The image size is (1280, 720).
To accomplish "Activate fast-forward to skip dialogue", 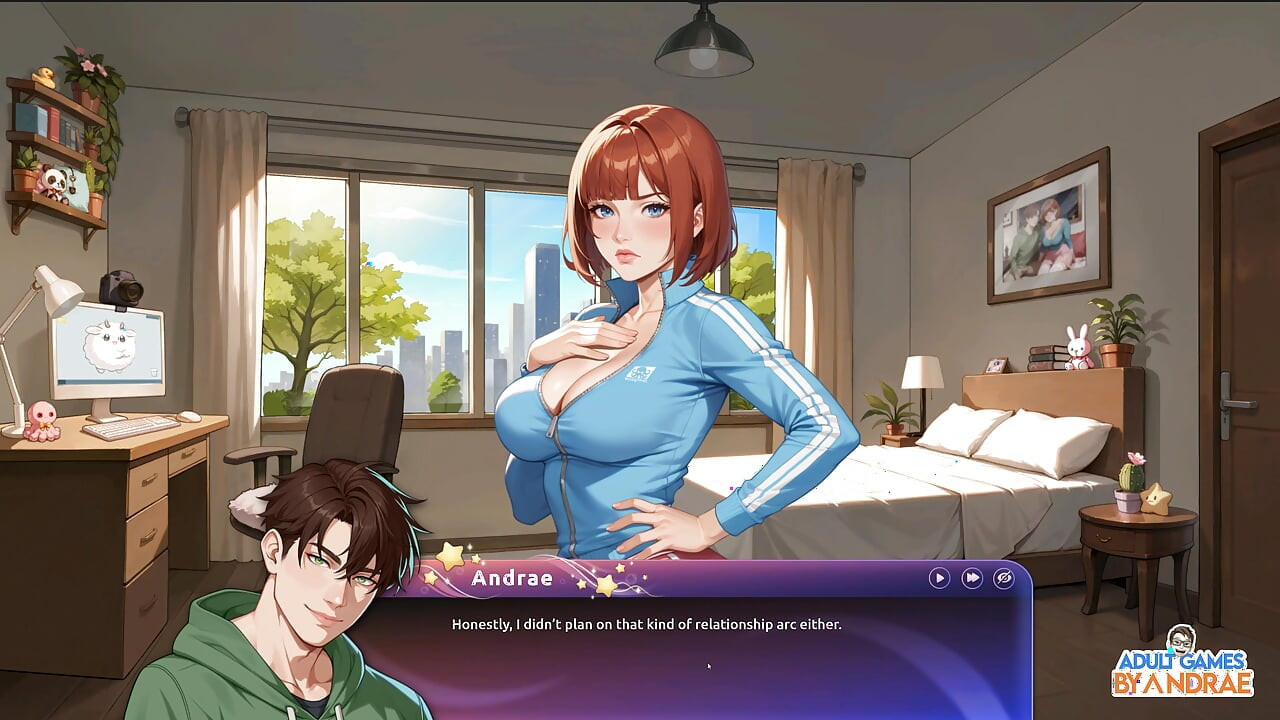I will 971,578.
